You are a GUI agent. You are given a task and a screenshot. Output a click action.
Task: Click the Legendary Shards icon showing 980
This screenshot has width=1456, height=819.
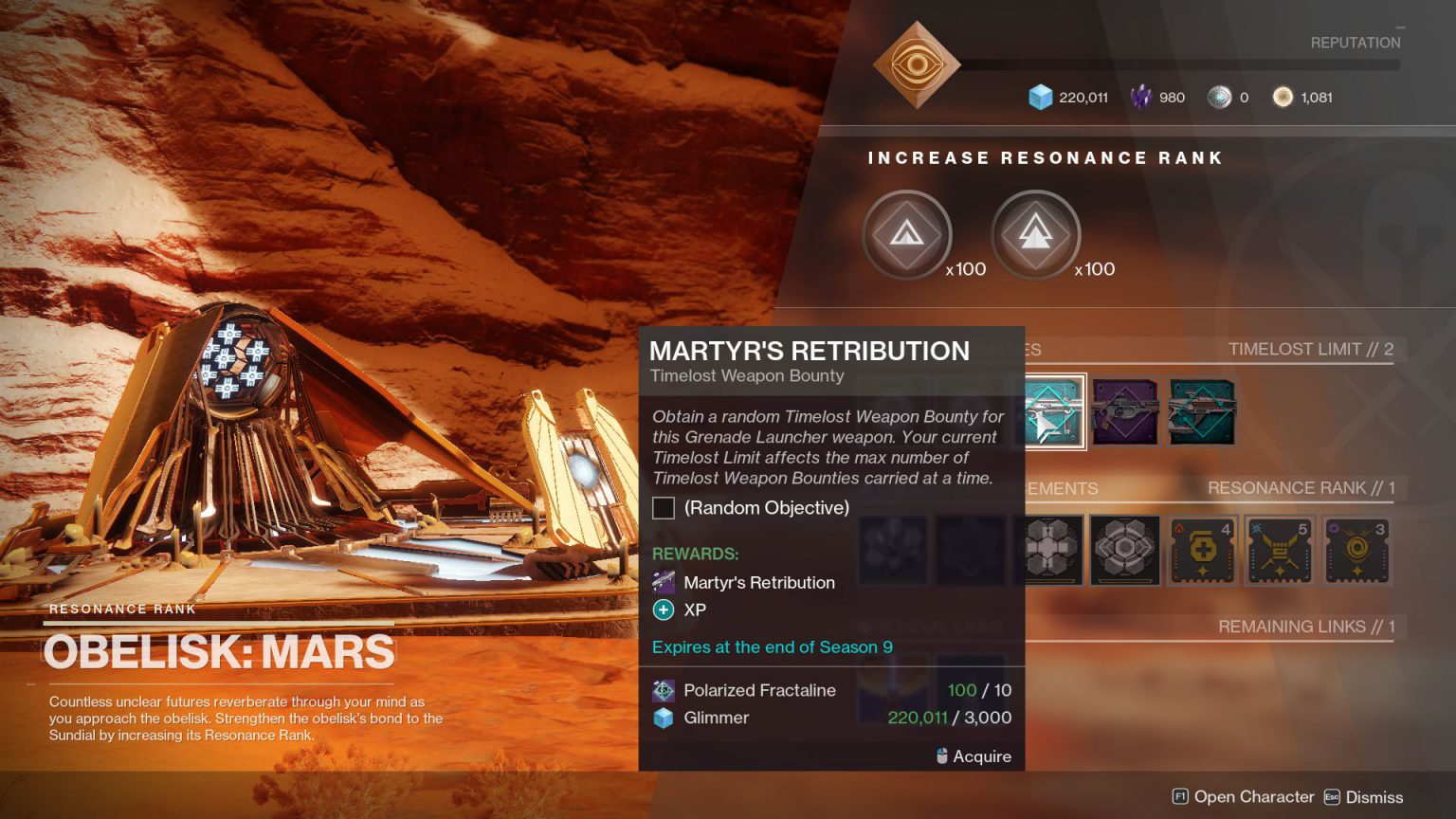pyautogui.click(x=1140, y=97)
